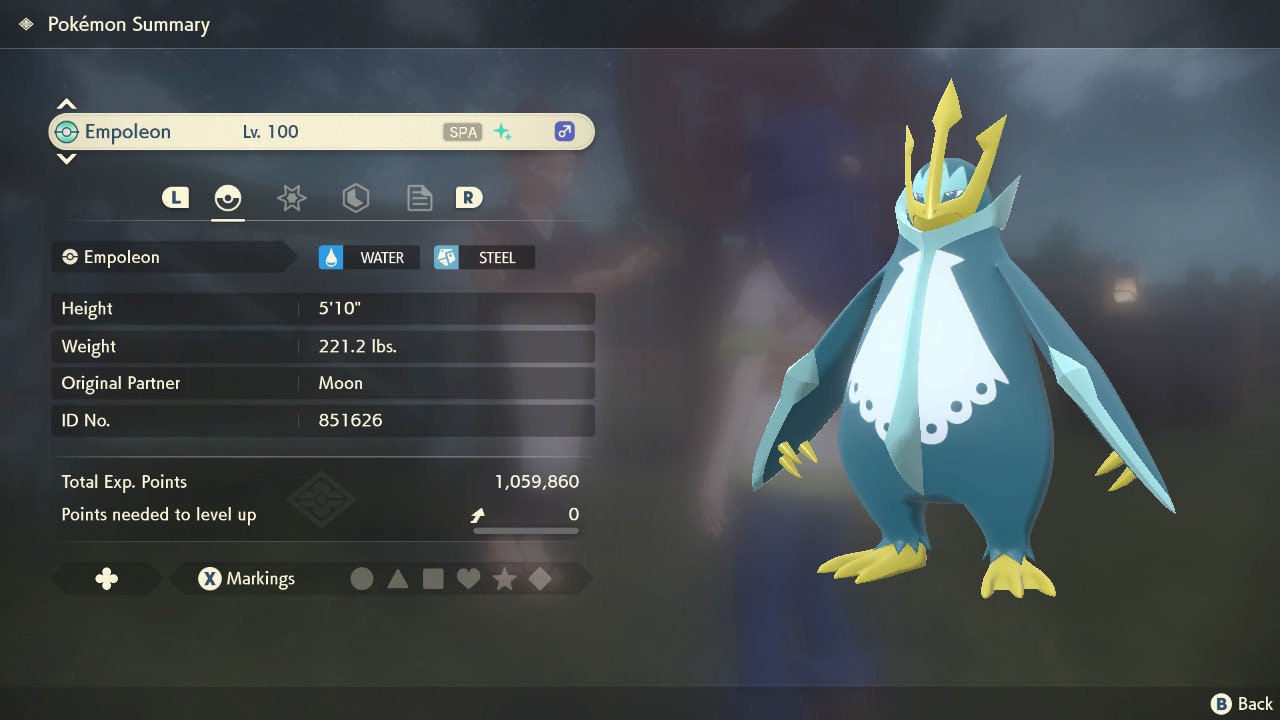The height and width of the screenshot is (720, 1280).
Task: Toggle the circle marking
Action: pyautogui.click(x=362, y=578)
